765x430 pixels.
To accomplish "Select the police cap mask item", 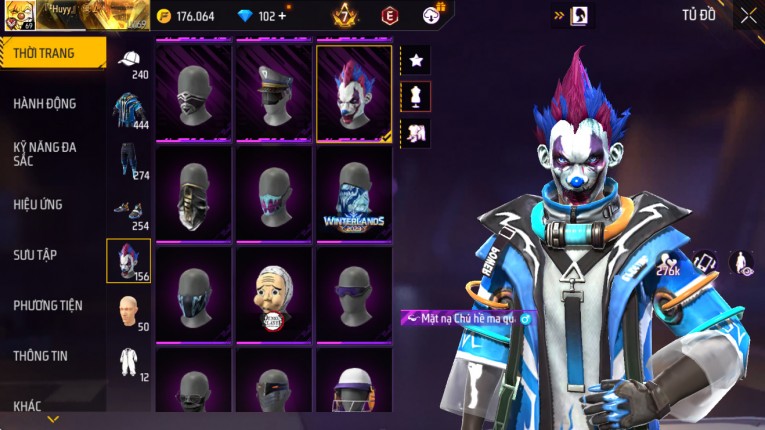I will (x=274, y=93).
